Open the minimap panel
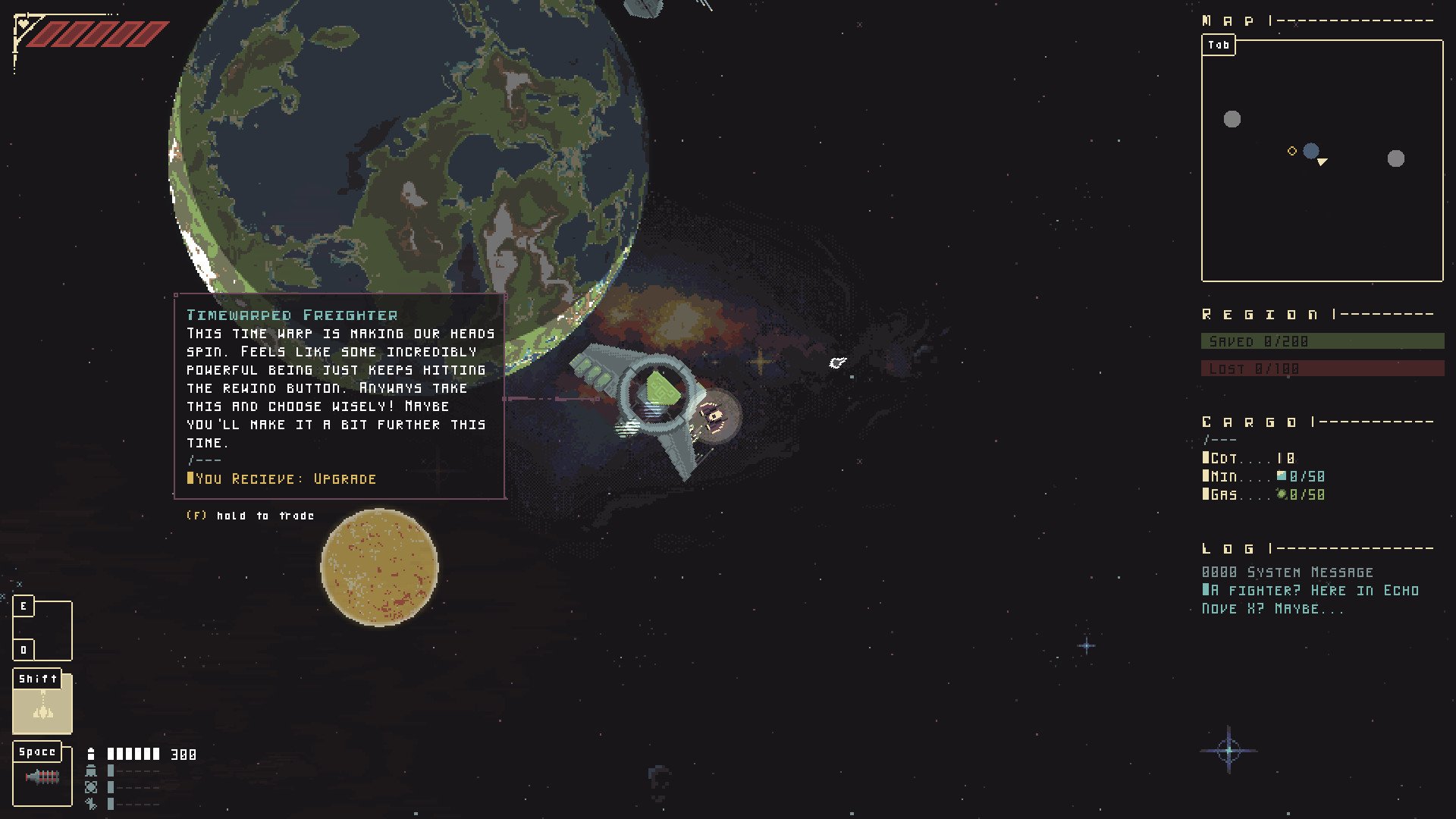Screen dimensions: 1456x819 click(1219, 45)
